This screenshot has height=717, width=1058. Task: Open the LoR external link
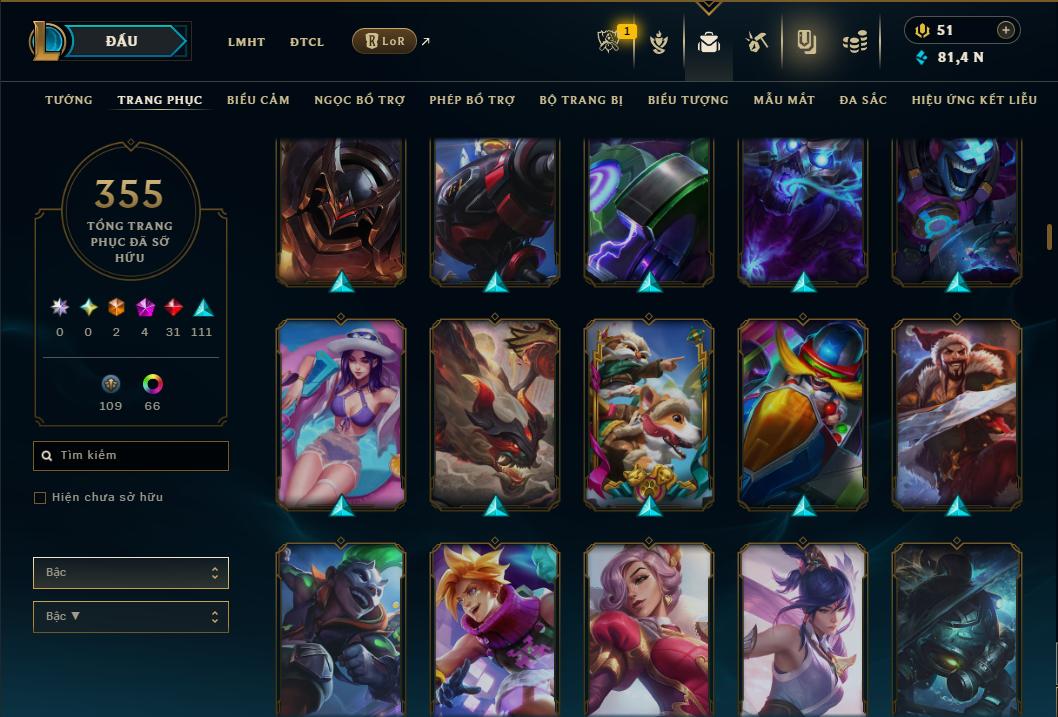point(385,41)
